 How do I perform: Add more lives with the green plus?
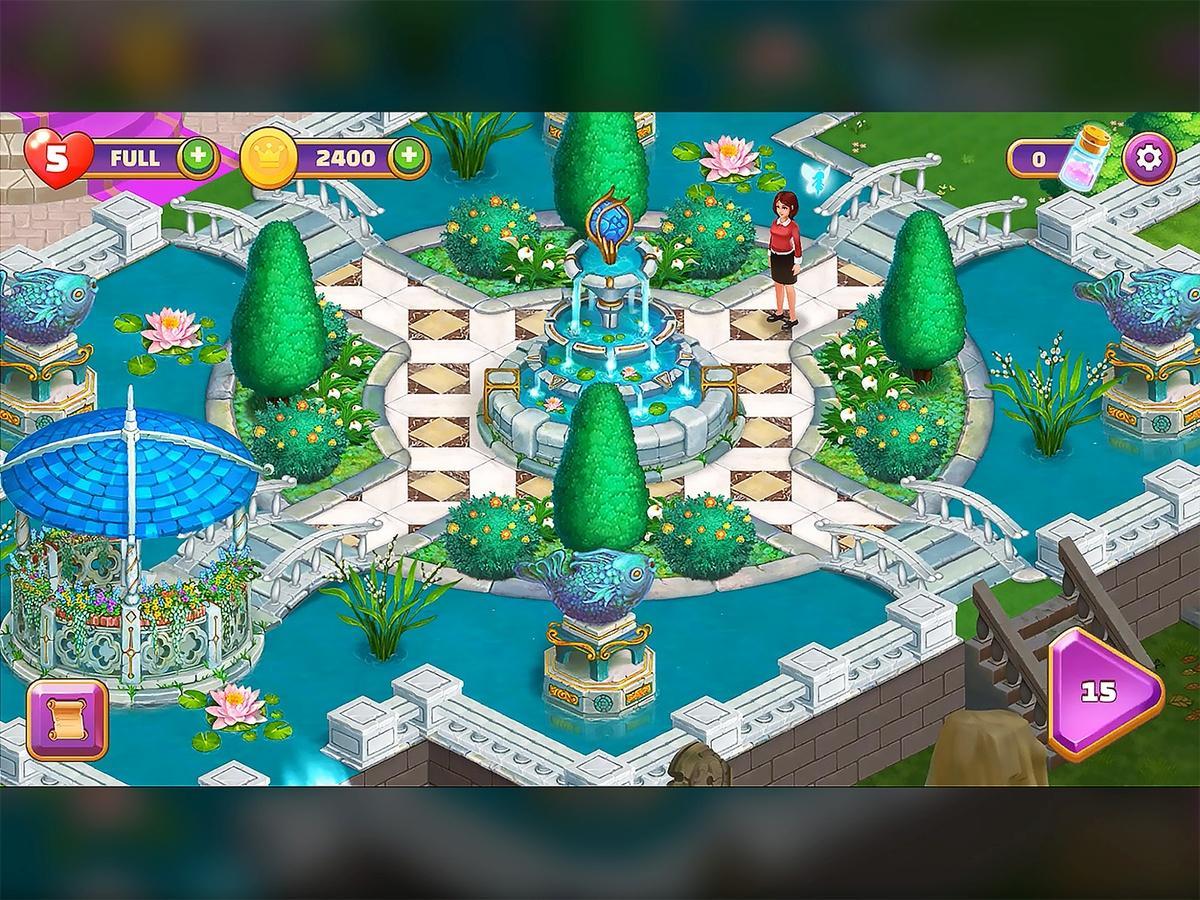pos(199,158)
